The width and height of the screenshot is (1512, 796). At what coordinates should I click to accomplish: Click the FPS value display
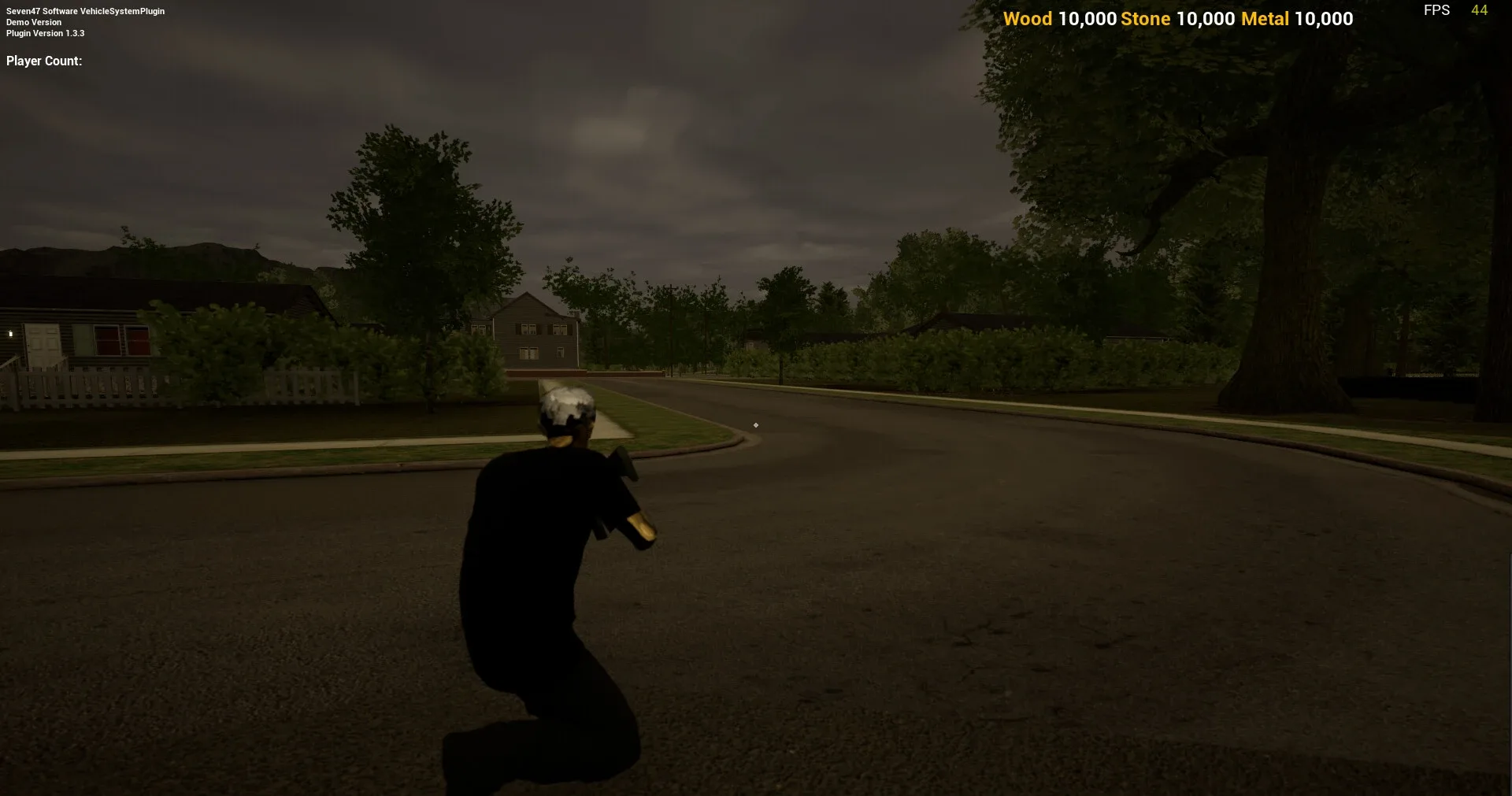click(1479, 10)
